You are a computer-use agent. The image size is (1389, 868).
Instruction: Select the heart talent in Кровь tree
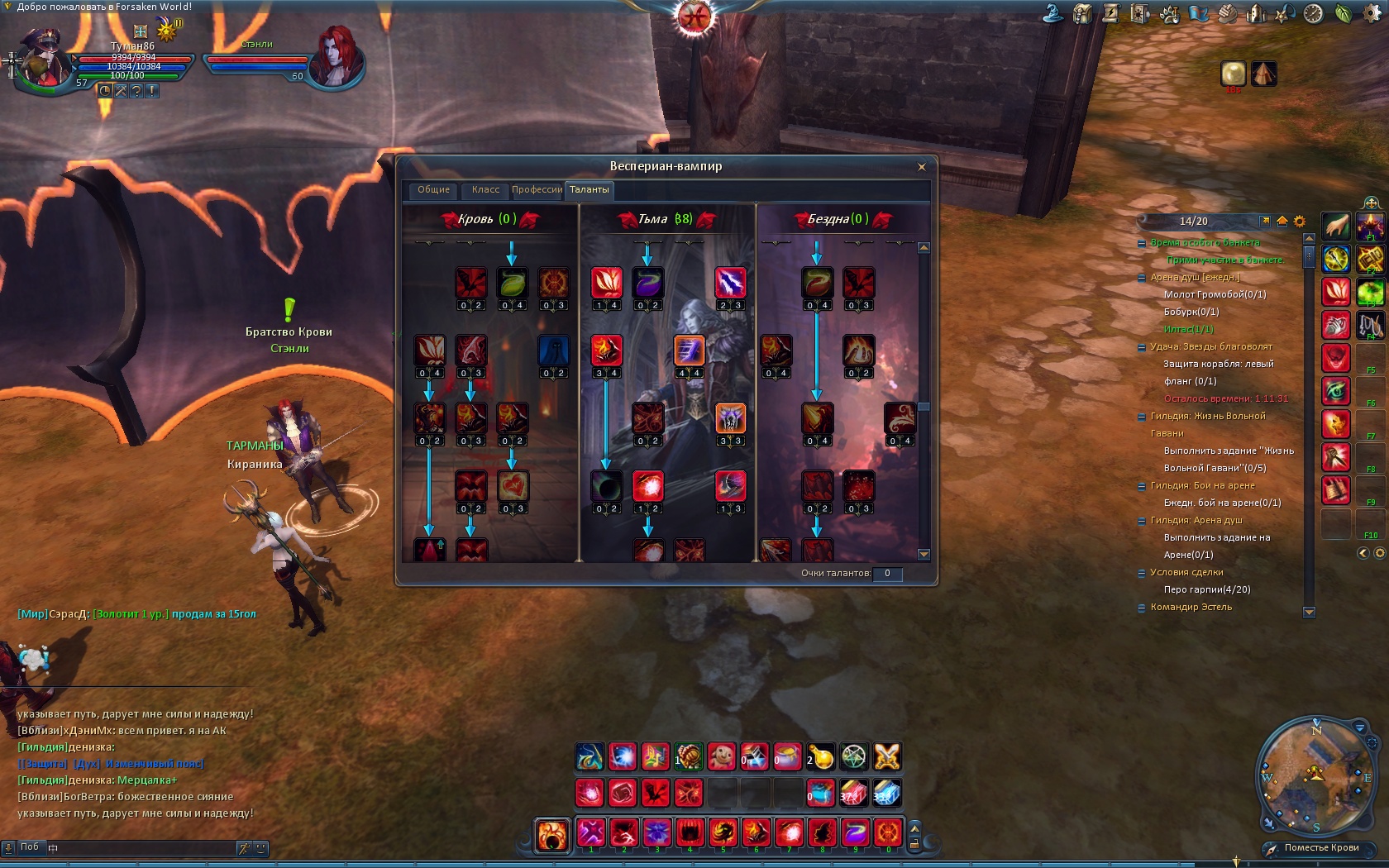[x=513, y=486]
